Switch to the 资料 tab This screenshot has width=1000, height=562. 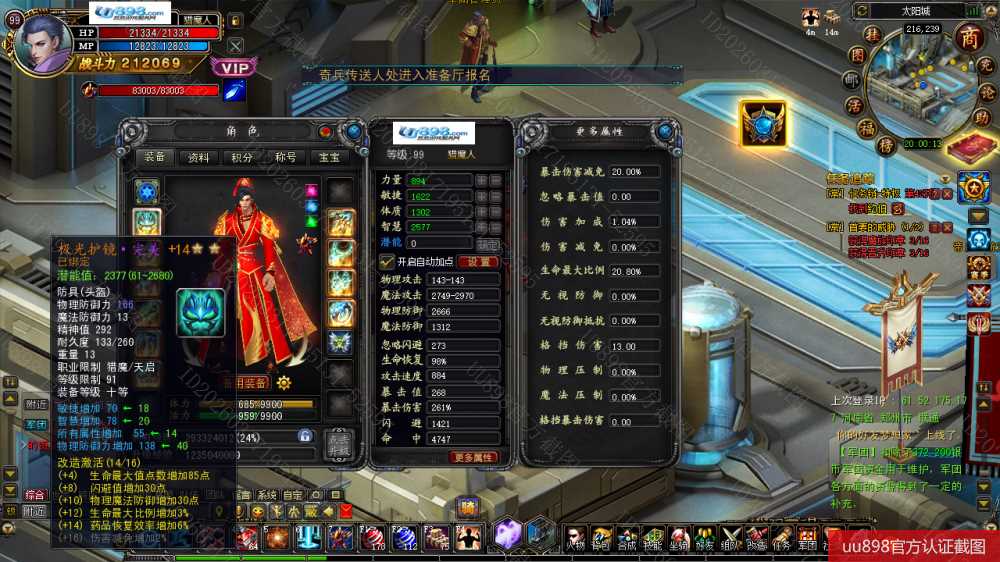[x=199, y=157]
